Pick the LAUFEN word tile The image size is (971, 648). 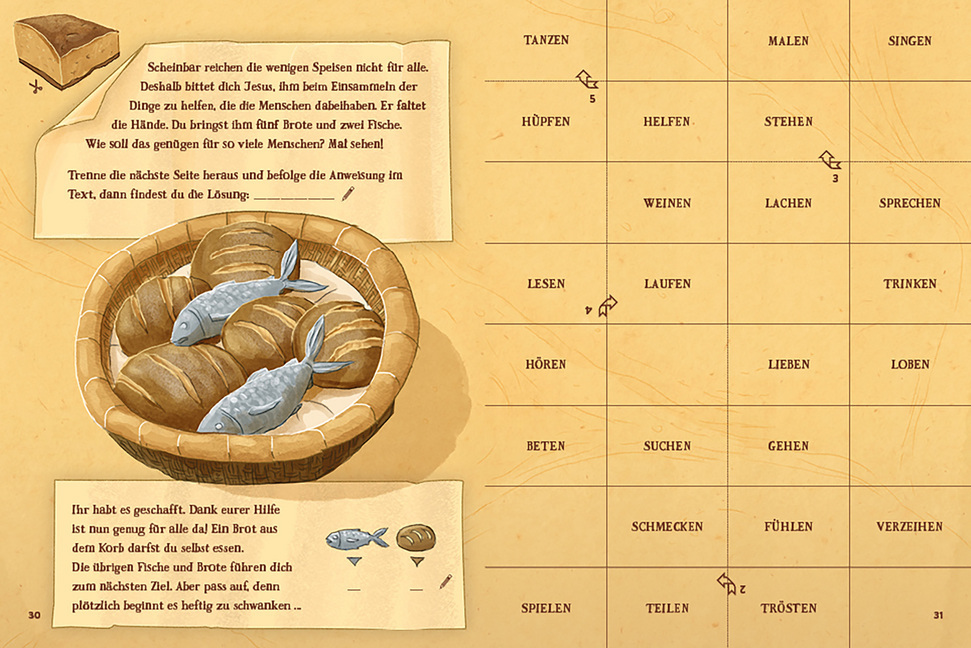pyautogui.click(x=667, y=284)
